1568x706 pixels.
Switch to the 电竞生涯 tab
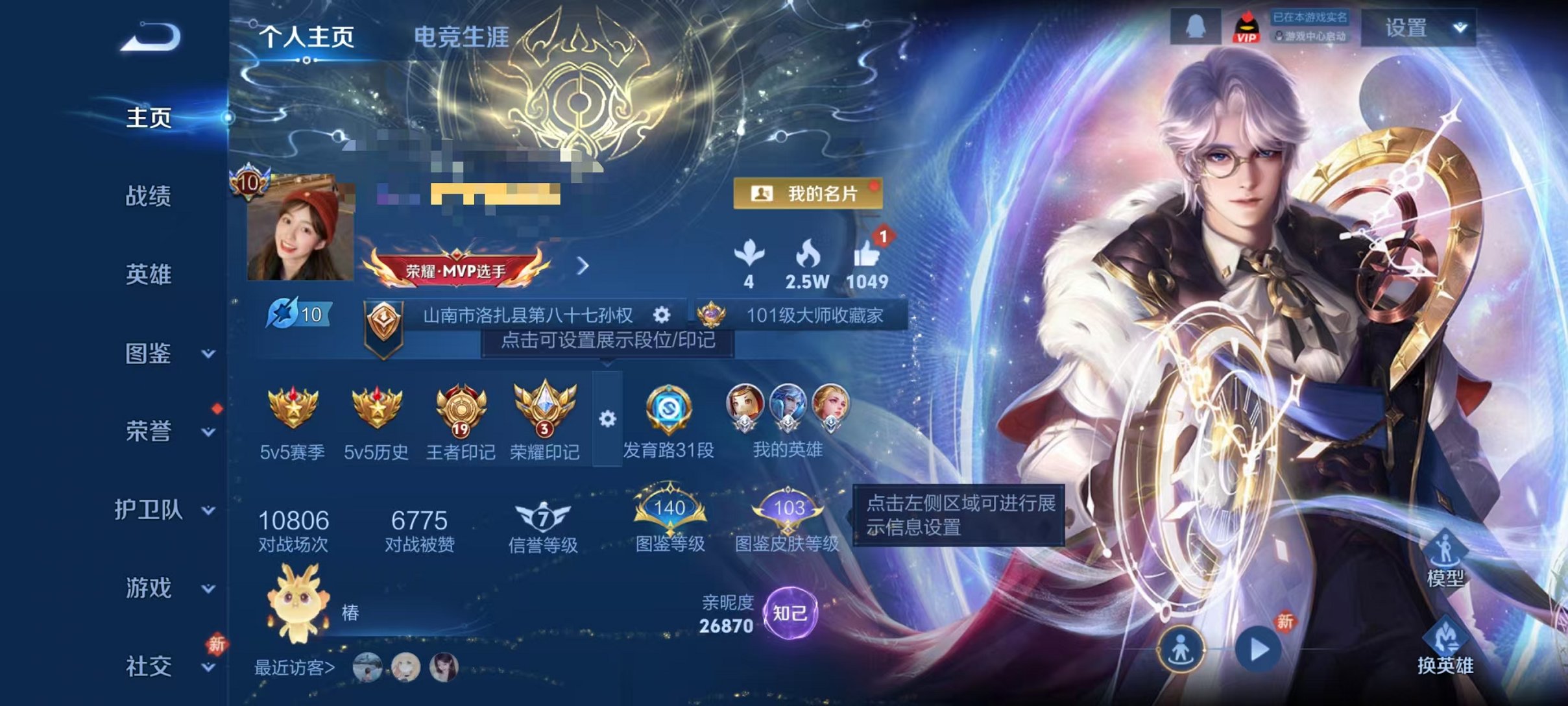click(x=463, y=38)
